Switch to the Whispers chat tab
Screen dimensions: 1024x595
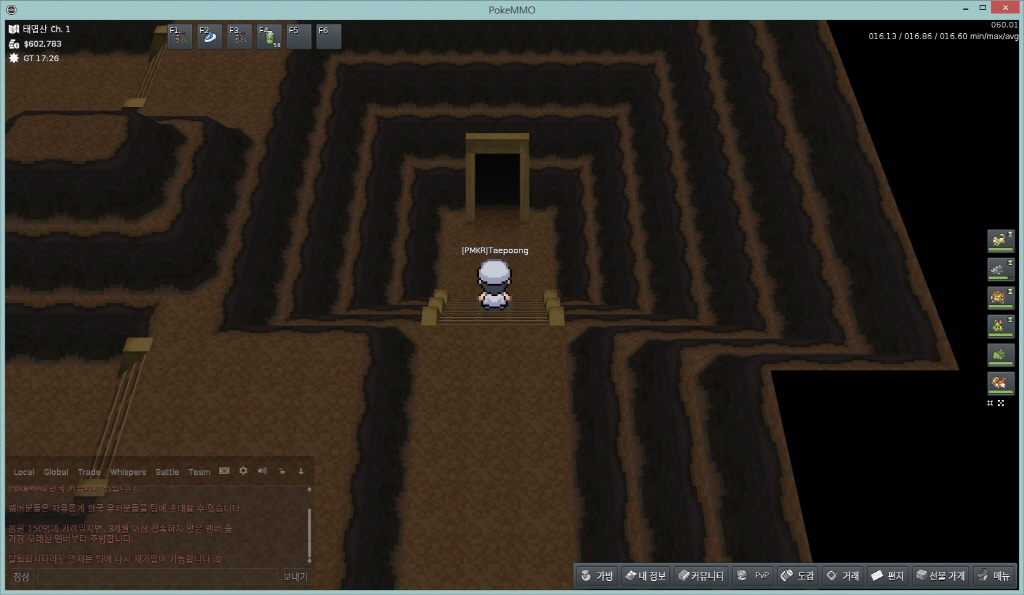pyautogui.click(x=128, y=472)
